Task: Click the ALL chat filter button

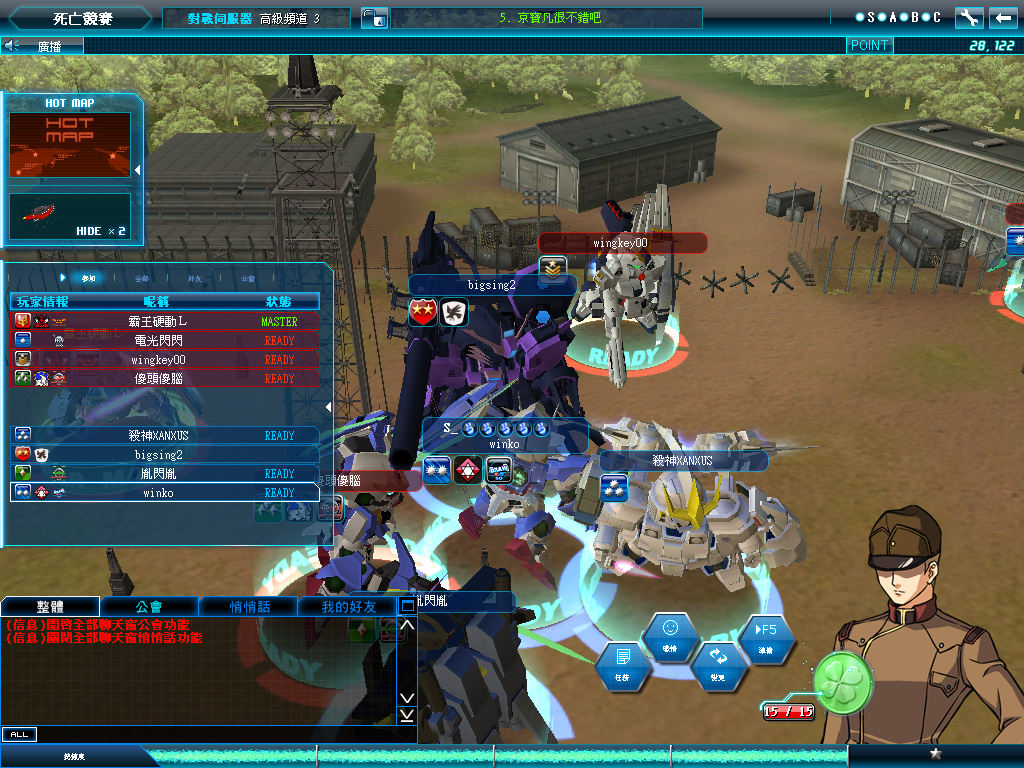Action: pyautogui.click(x=18, y=734)
